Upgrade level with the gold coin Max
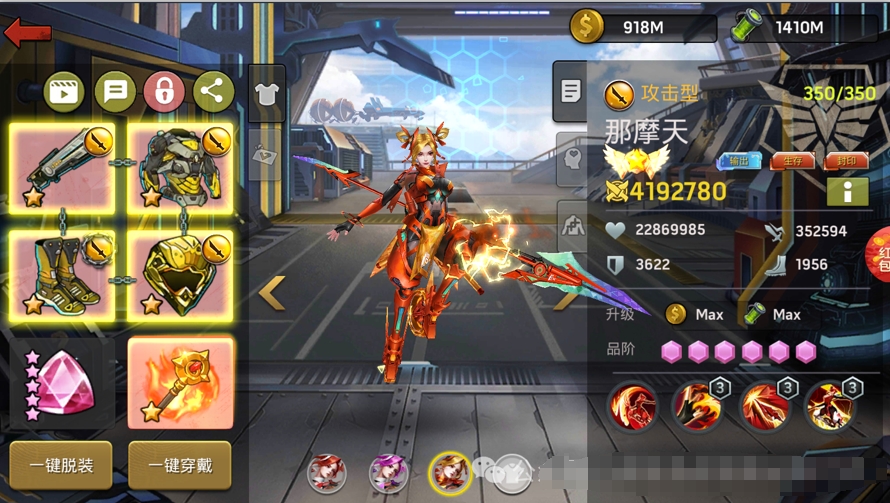Screen dimensions: 890x503 click(695, 314)
